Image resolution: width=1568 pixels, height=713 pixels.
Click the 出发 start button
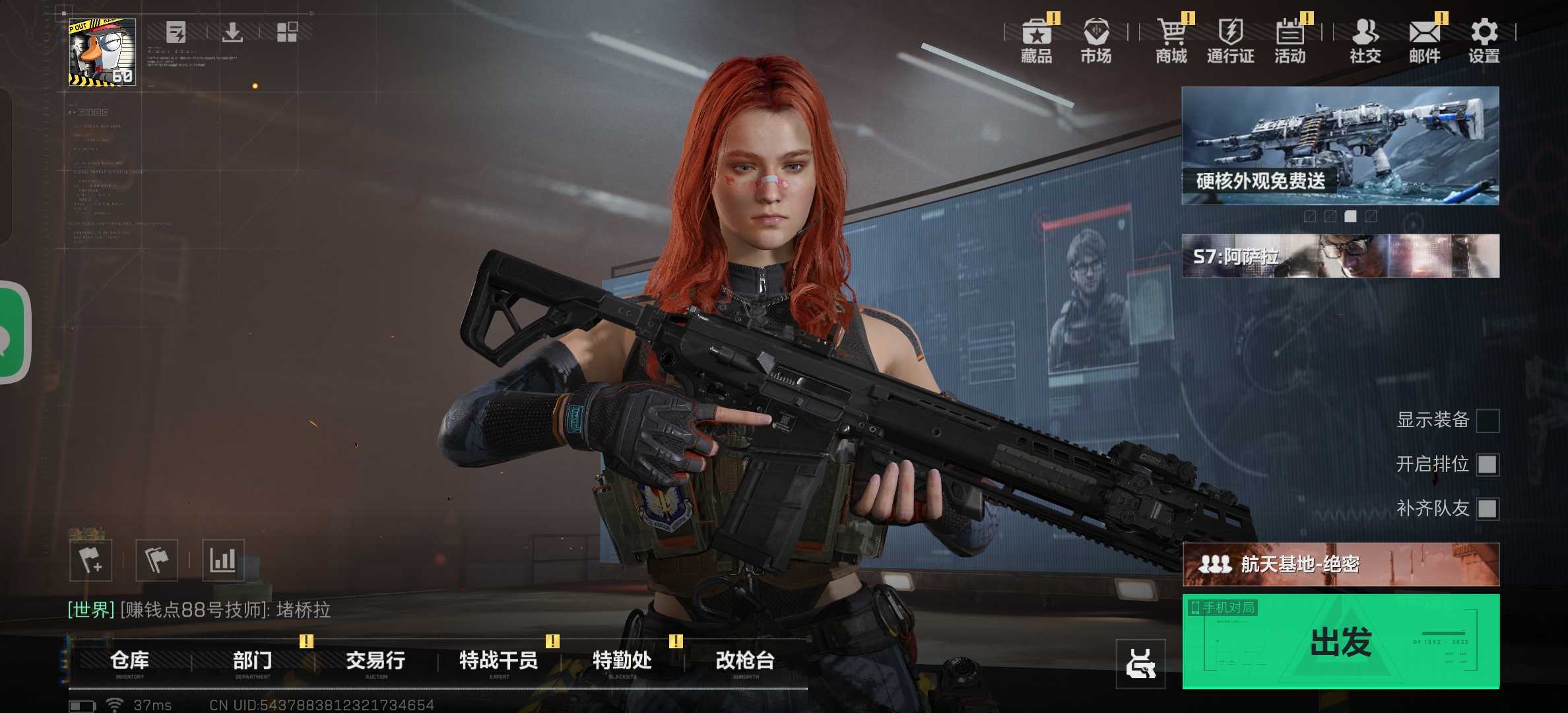click(1340, 642)
